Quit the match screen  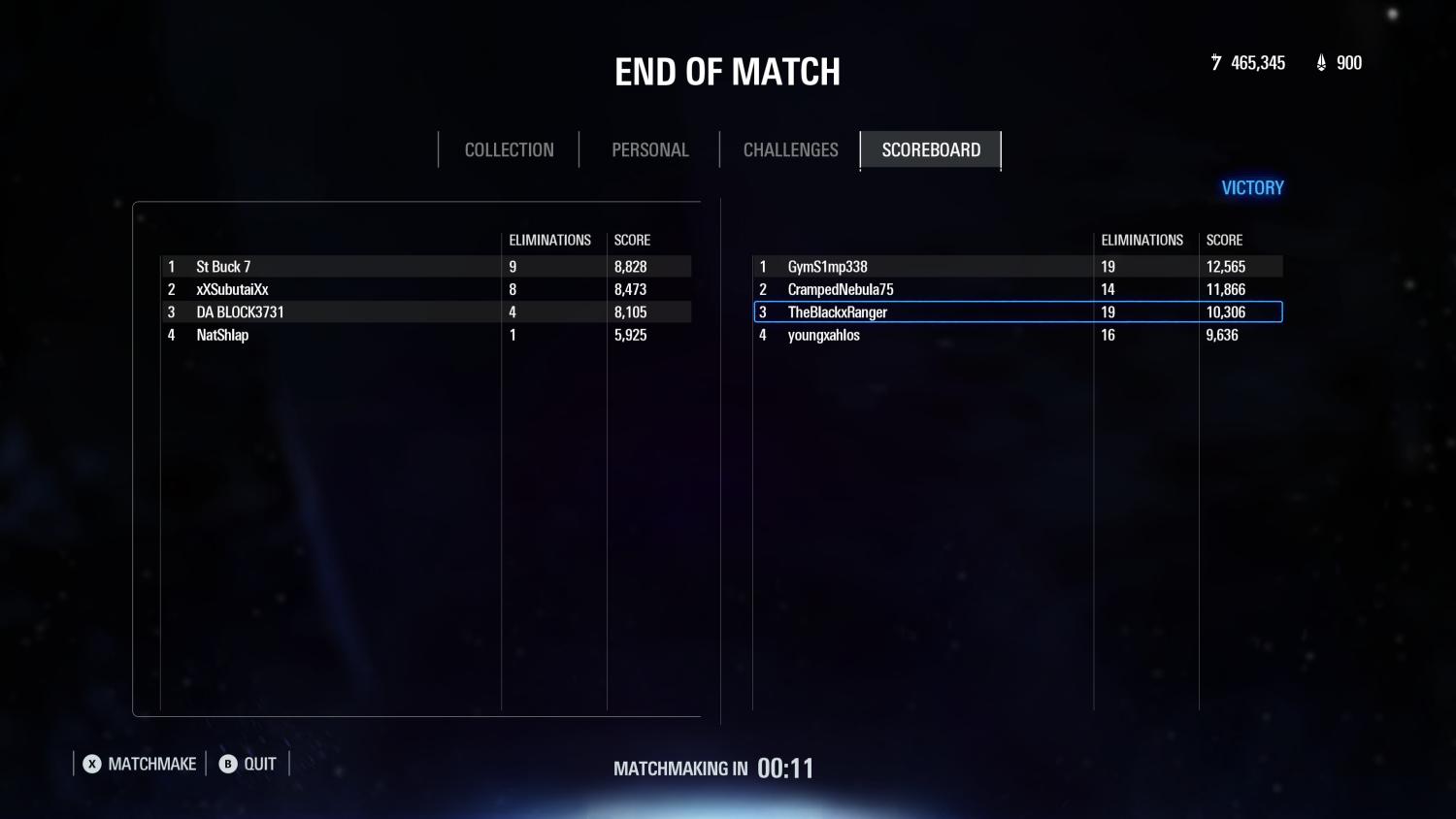click(x=248, y=765)
